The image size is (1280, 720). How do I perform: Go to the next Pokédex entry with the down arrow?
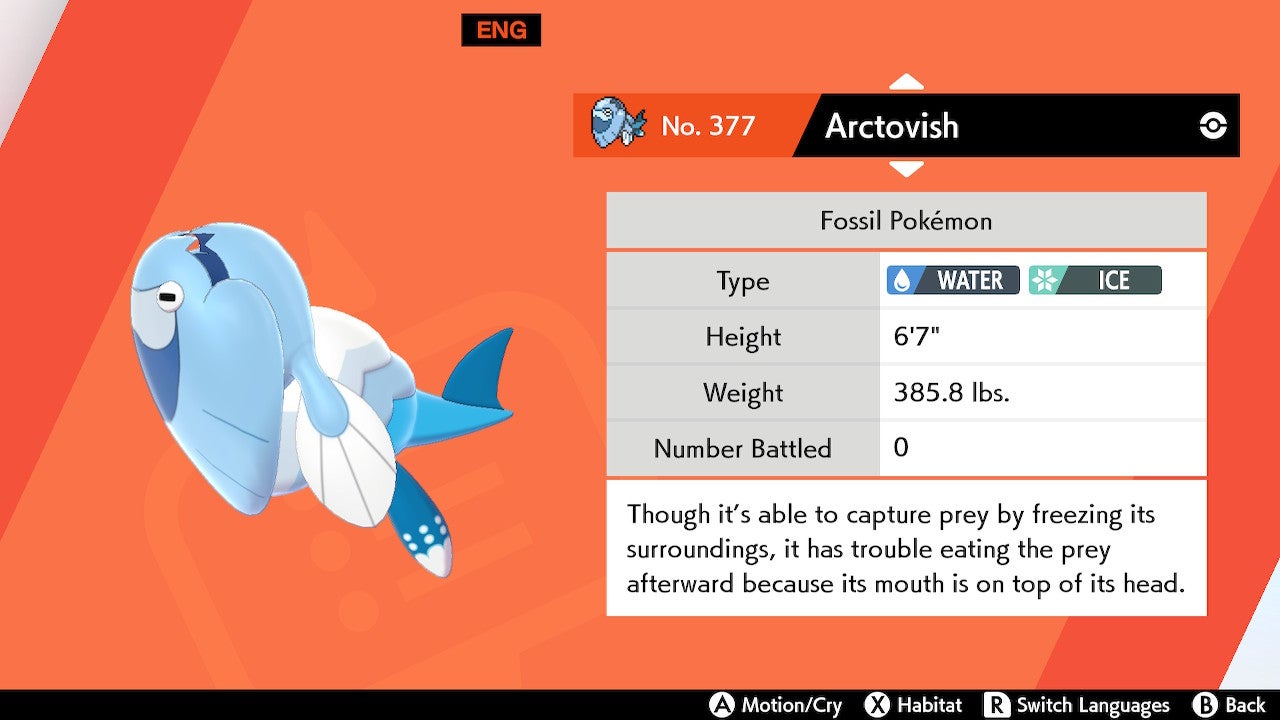click(906, 170)
